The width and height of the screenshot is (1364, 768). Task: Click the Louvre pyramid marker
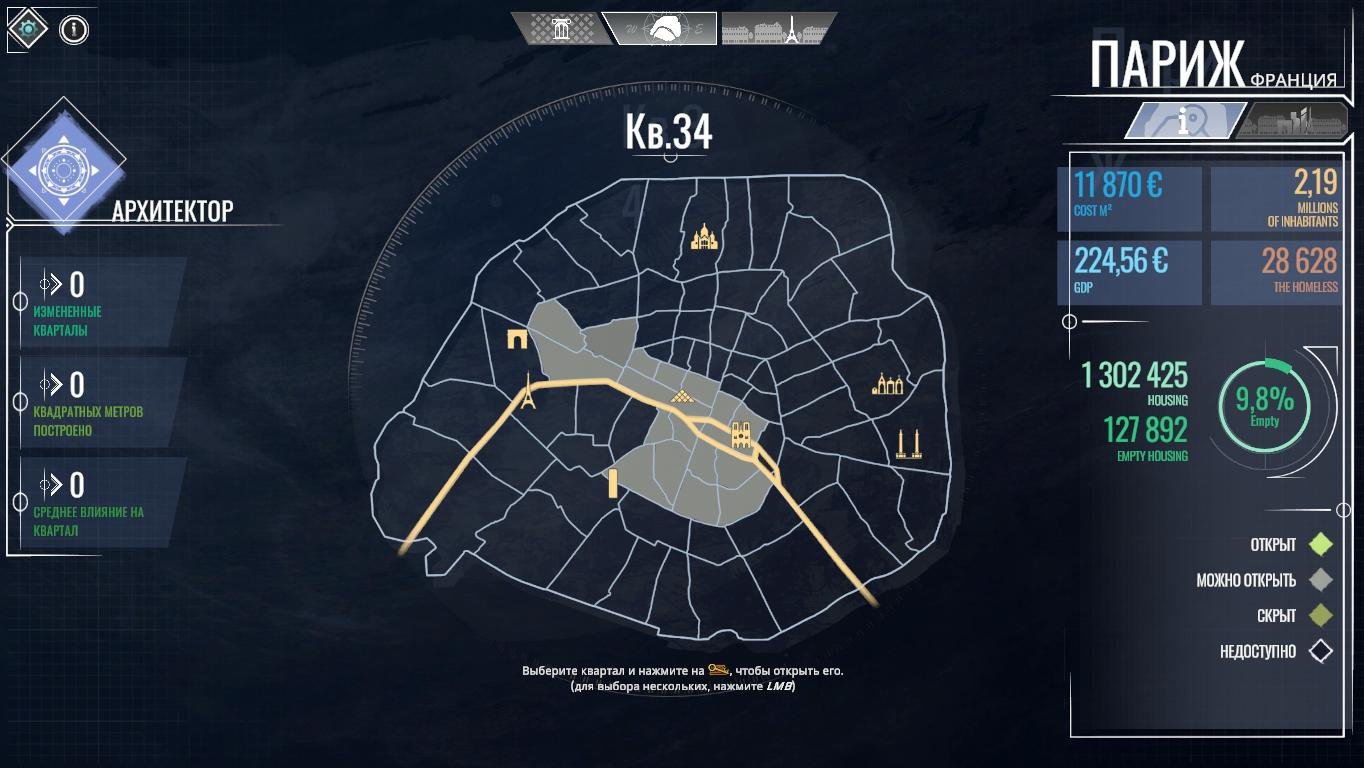(685, 398)
